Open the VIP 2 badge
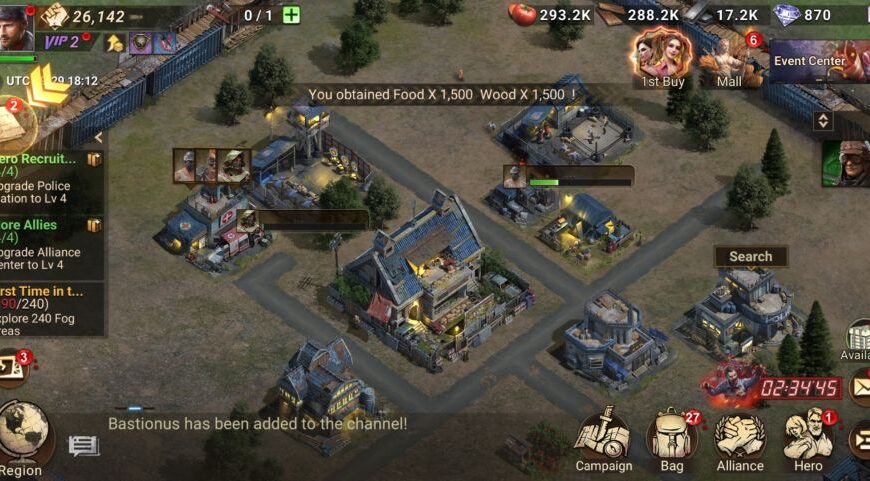Viewport: 870px width, 481px height. [62, 42]
